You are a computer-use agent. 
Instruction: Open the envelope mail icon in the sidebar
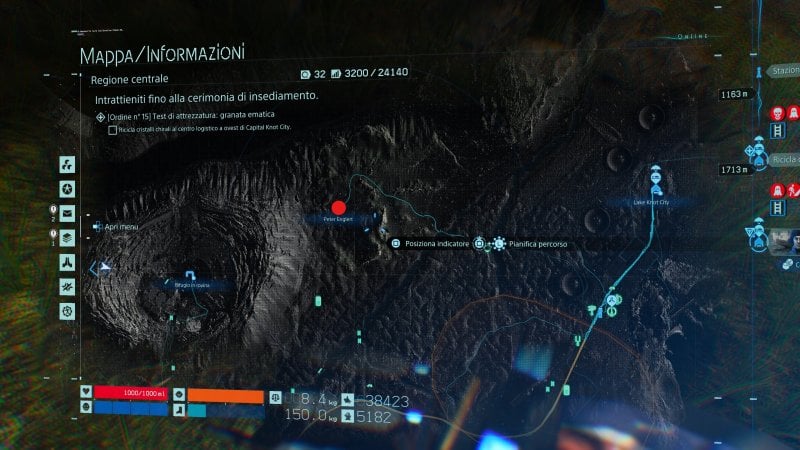(67, 213)
